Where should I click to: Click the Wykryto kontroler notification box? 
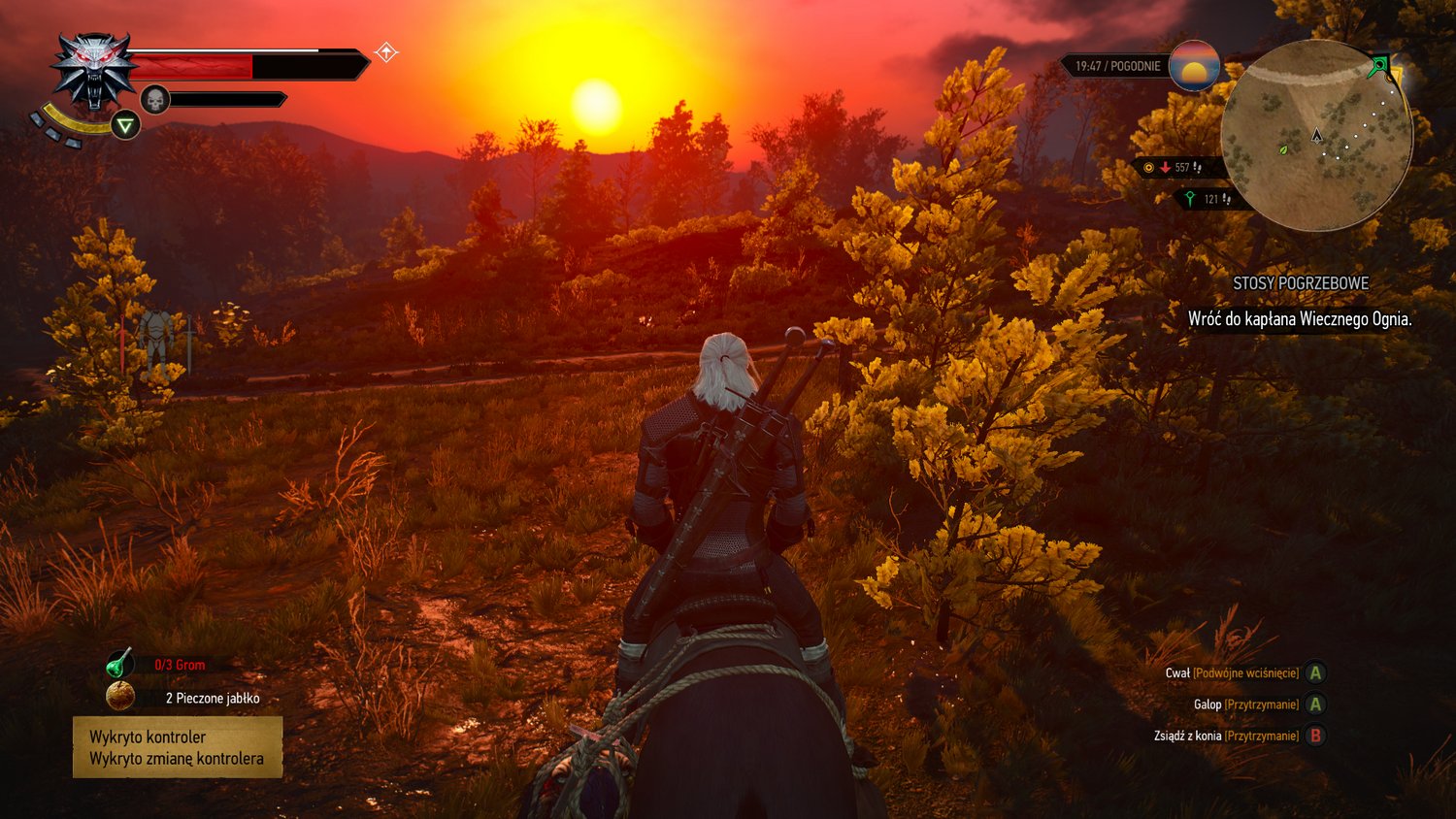[178, 747]
